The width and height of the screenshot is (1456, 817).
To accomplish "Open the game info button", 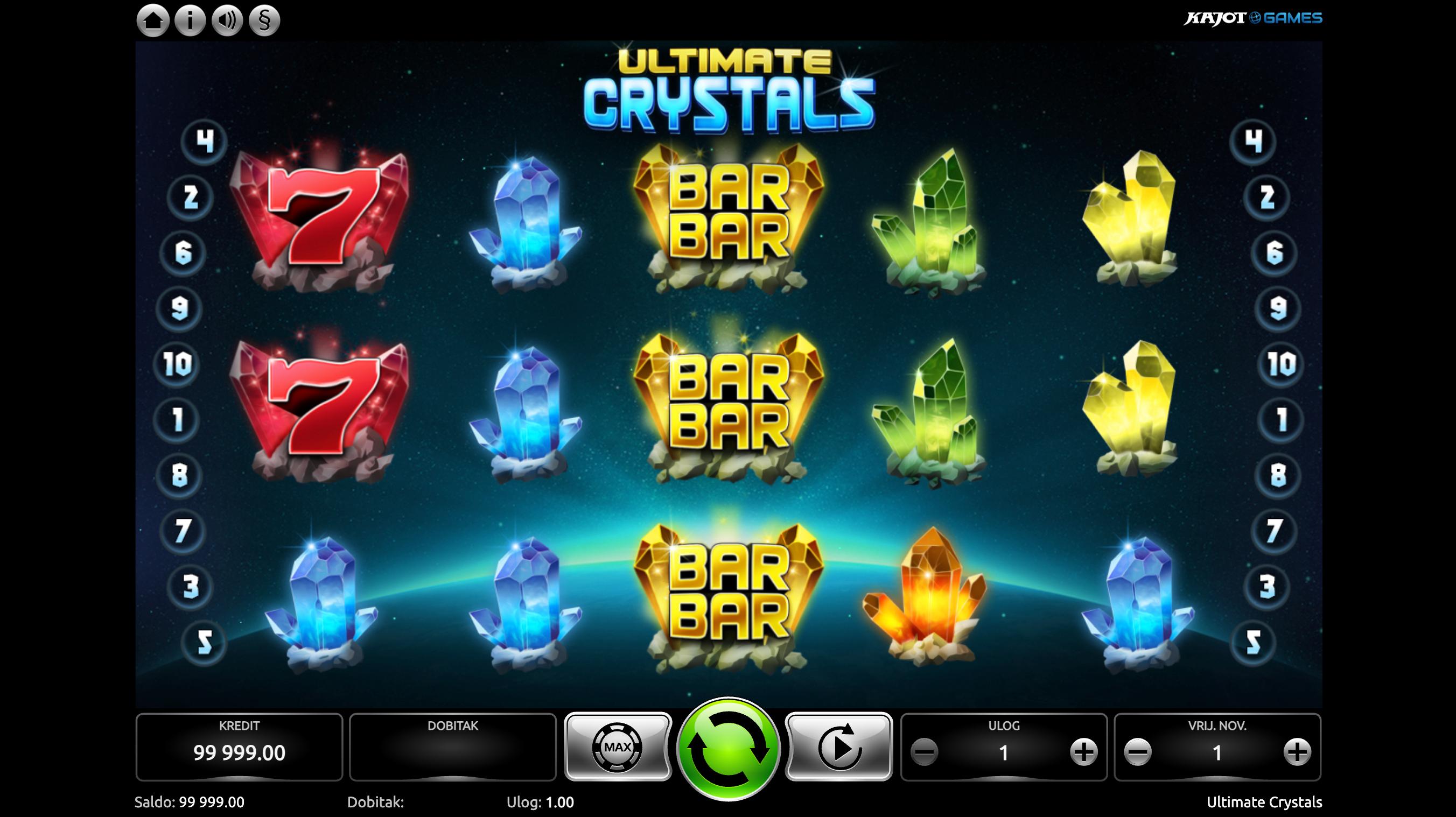I will click(x=190, y=22).
